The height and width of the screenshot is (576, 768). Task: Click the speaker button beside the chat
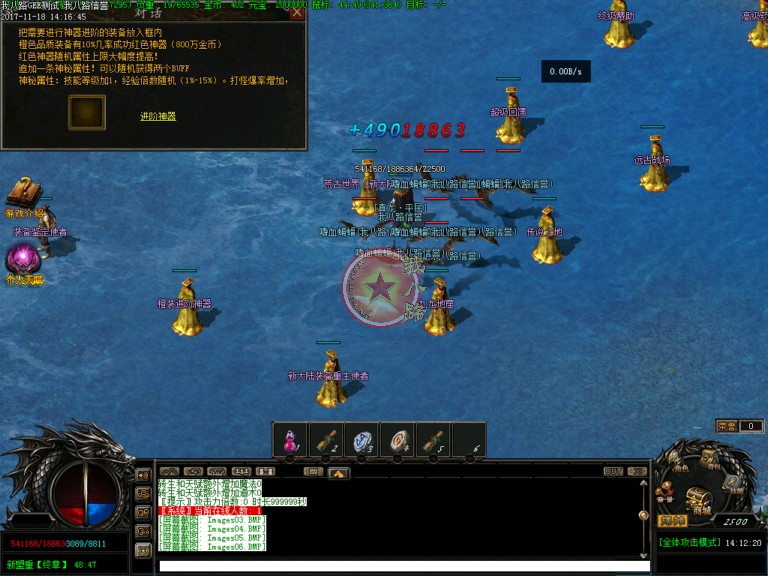point(143,473)
